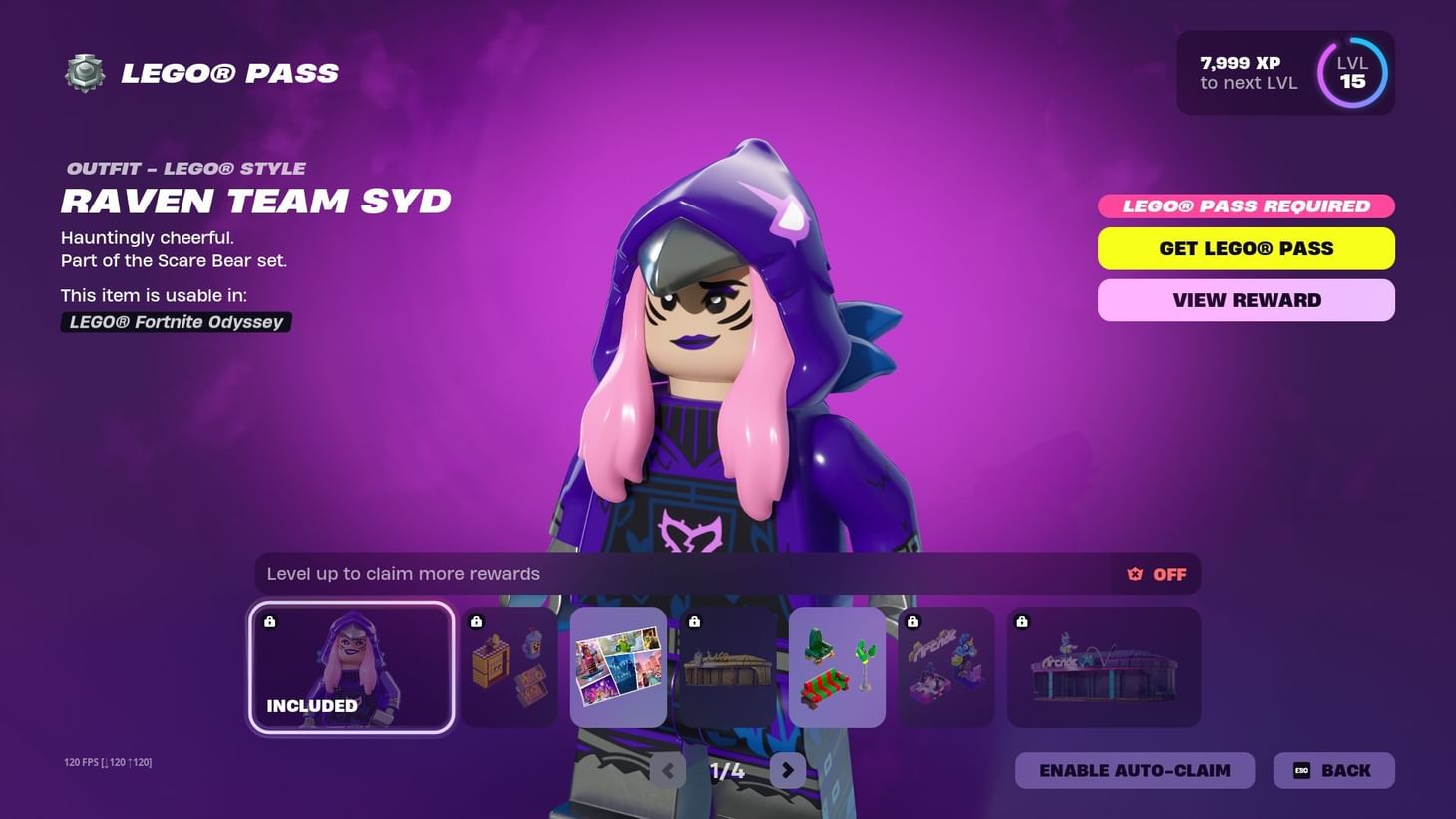Screen dimensions: 1456x819
Task: Click the ESC key icon on the Back button
Action: (1301, 770)
